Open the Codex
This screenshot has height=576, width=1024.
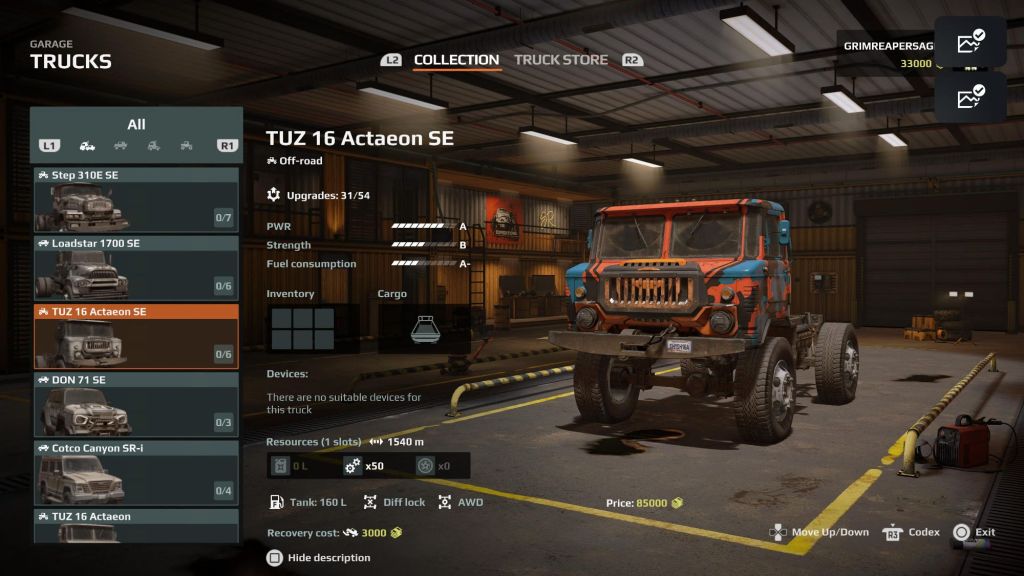911,532
